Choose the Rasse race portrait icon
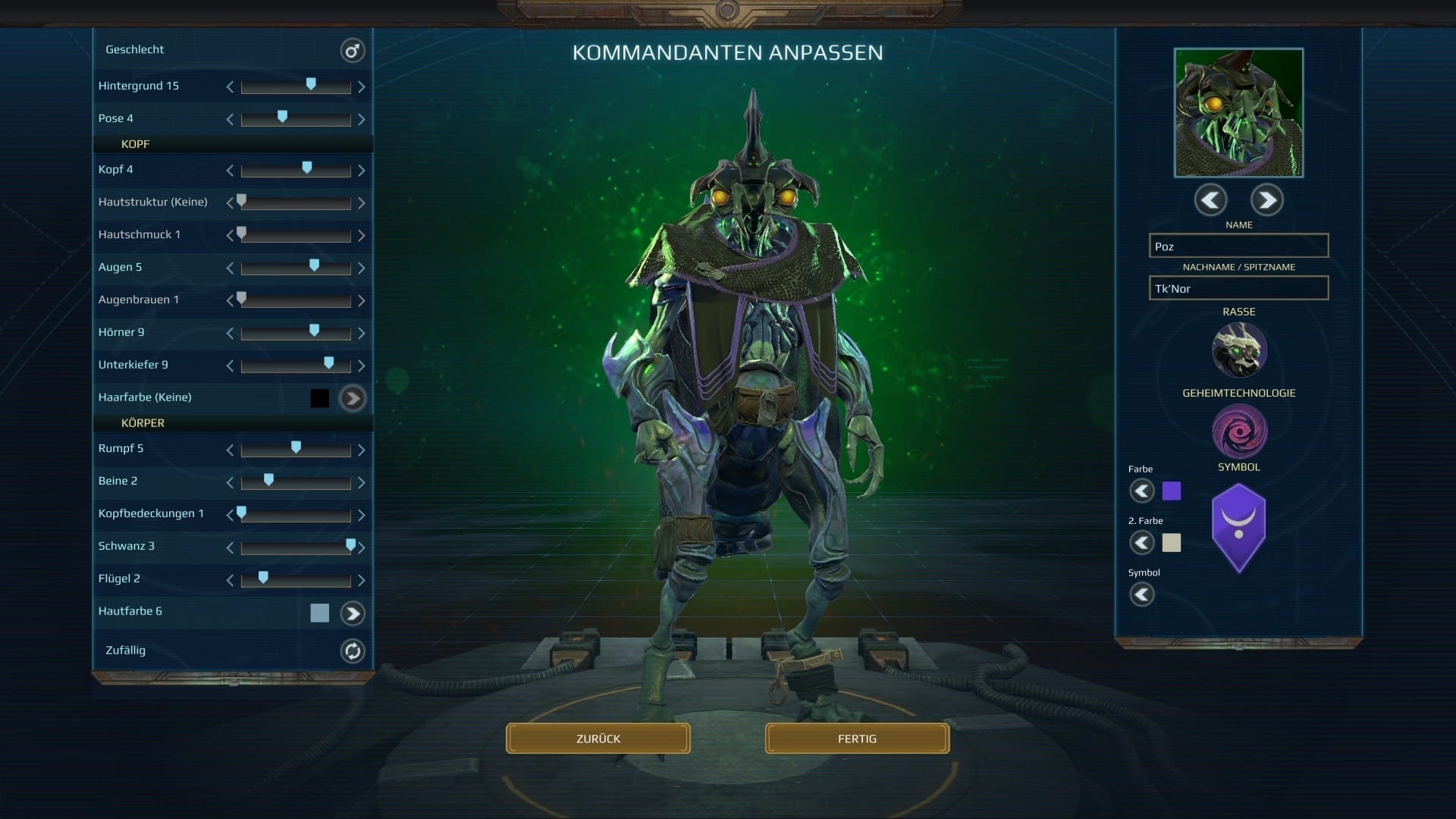The height and width of the screenshot is (819, 1456). (1239, 350)
